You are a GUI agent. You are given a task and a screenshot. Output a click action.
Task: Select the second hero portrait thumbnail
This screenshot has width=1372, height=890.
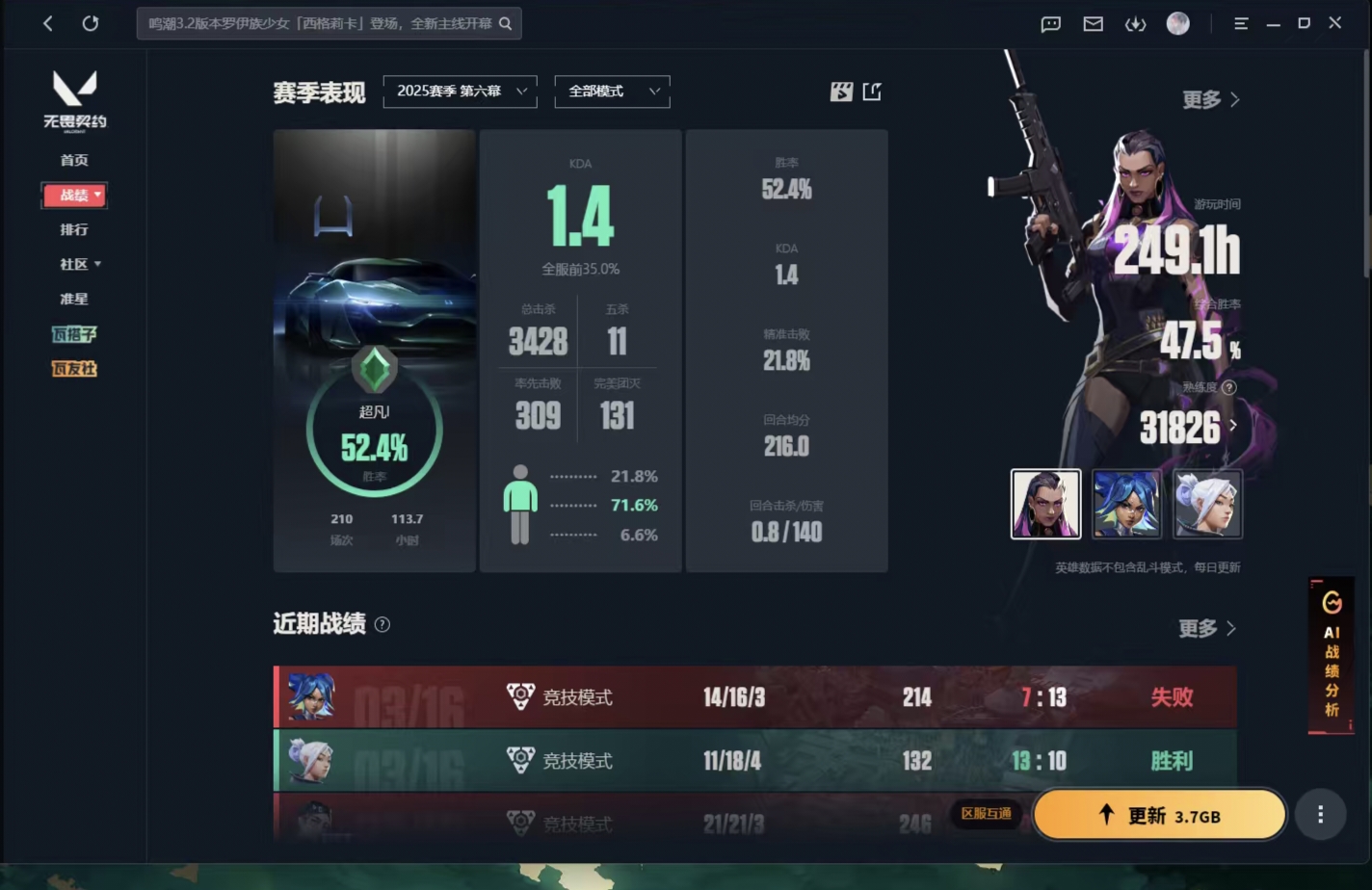(1126, 504)
